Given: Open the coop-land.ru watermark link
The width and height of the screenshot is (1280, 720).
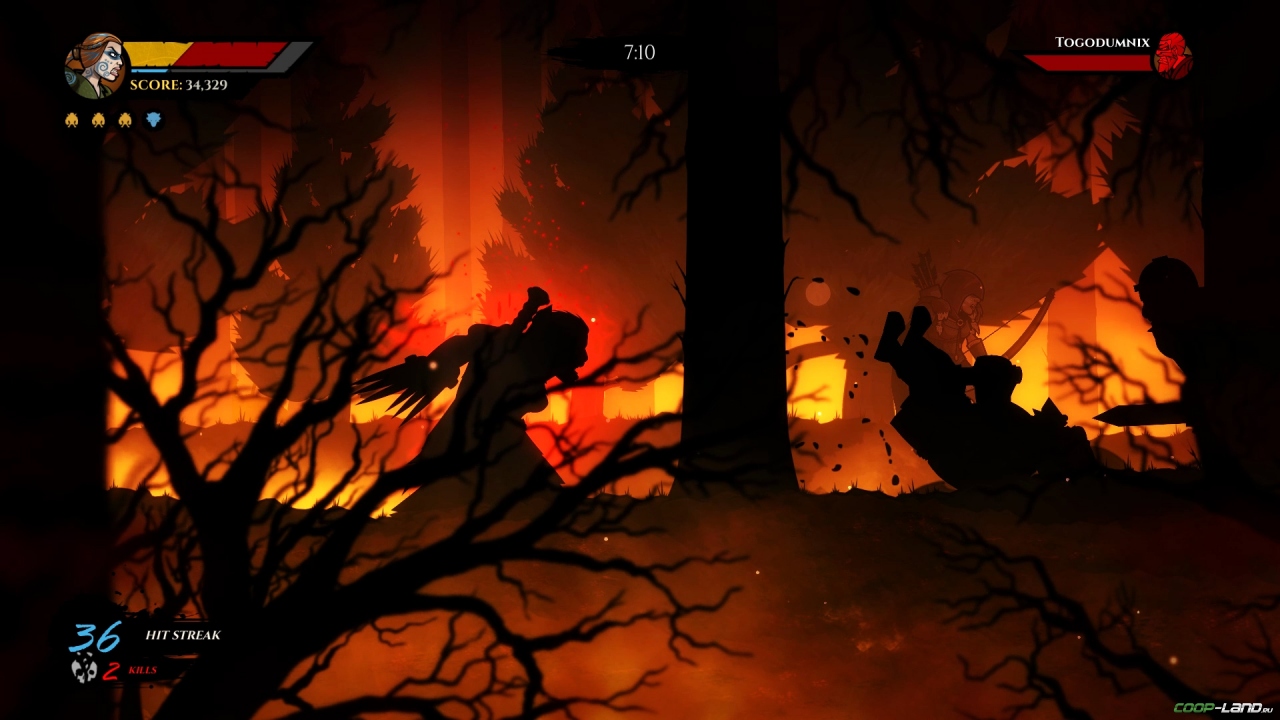Looking at the screenshot, I should (x=1222, y=708).
